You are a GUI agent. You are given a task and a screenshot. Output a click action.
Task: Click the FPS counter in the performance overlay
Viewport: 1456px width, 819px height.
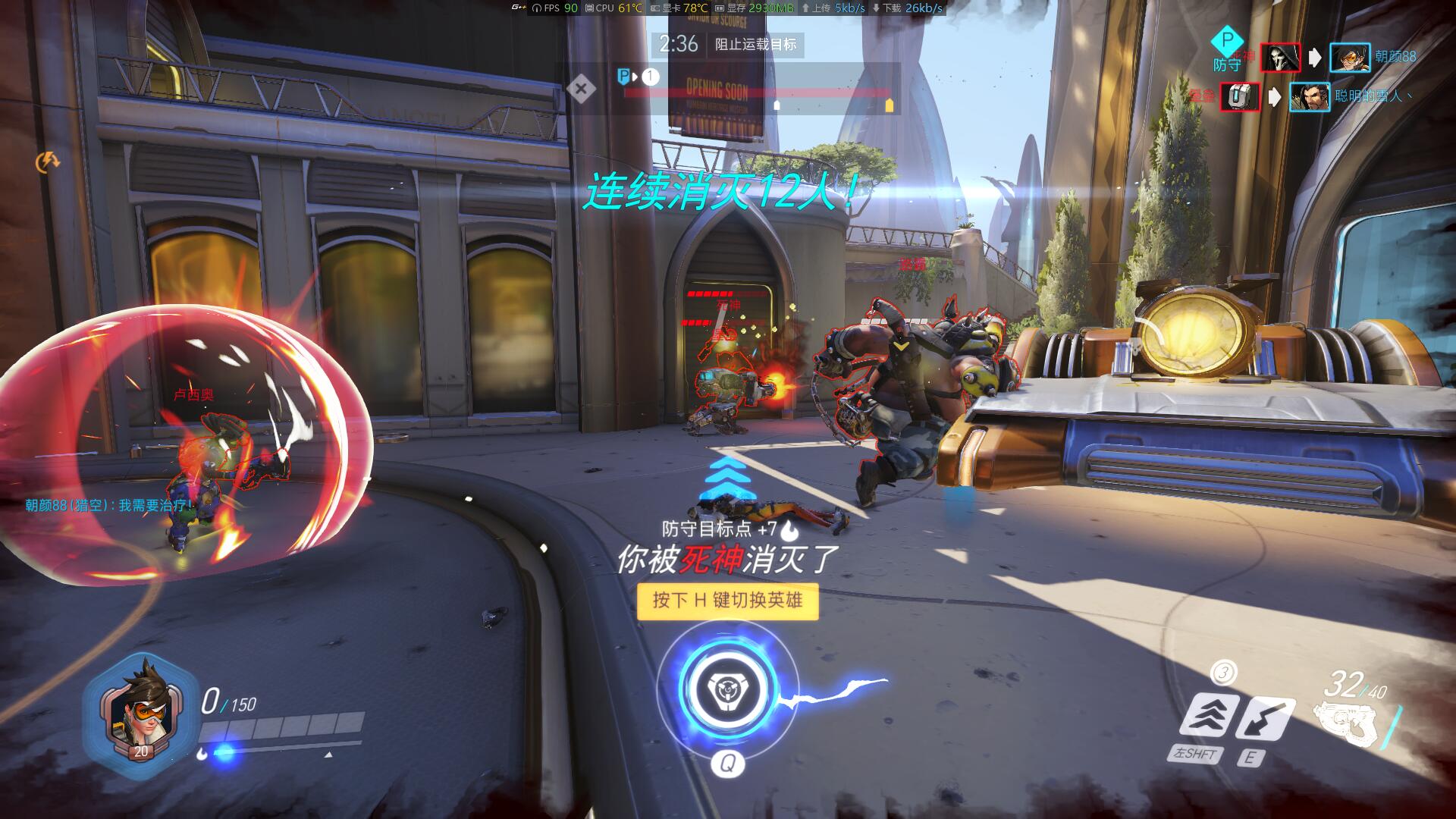coord(555,8)
